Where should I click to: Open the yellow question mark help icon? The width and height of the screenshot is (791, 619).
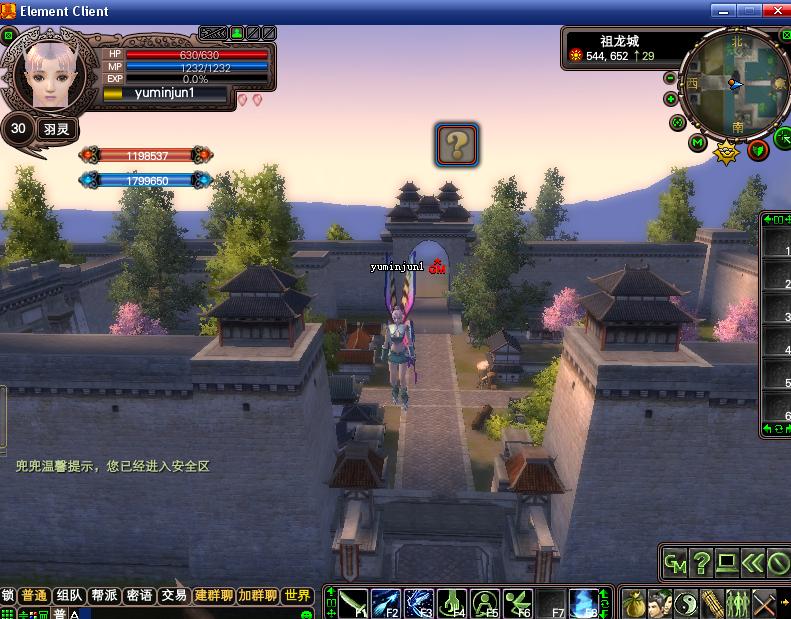456,145
